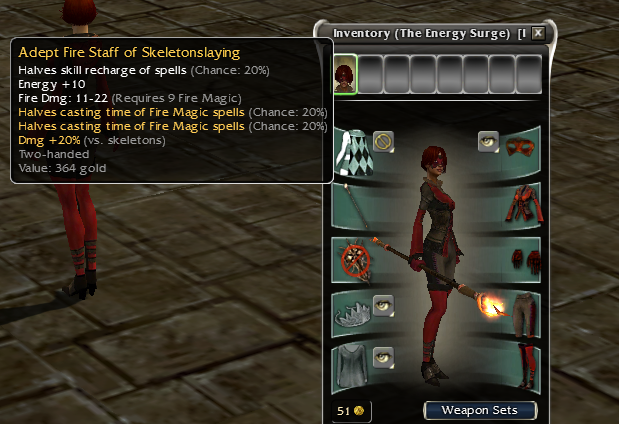Select the red-haired character portrait
This screenshot has height=424, width=619.
pyautogui.click(x=345, y=74)
